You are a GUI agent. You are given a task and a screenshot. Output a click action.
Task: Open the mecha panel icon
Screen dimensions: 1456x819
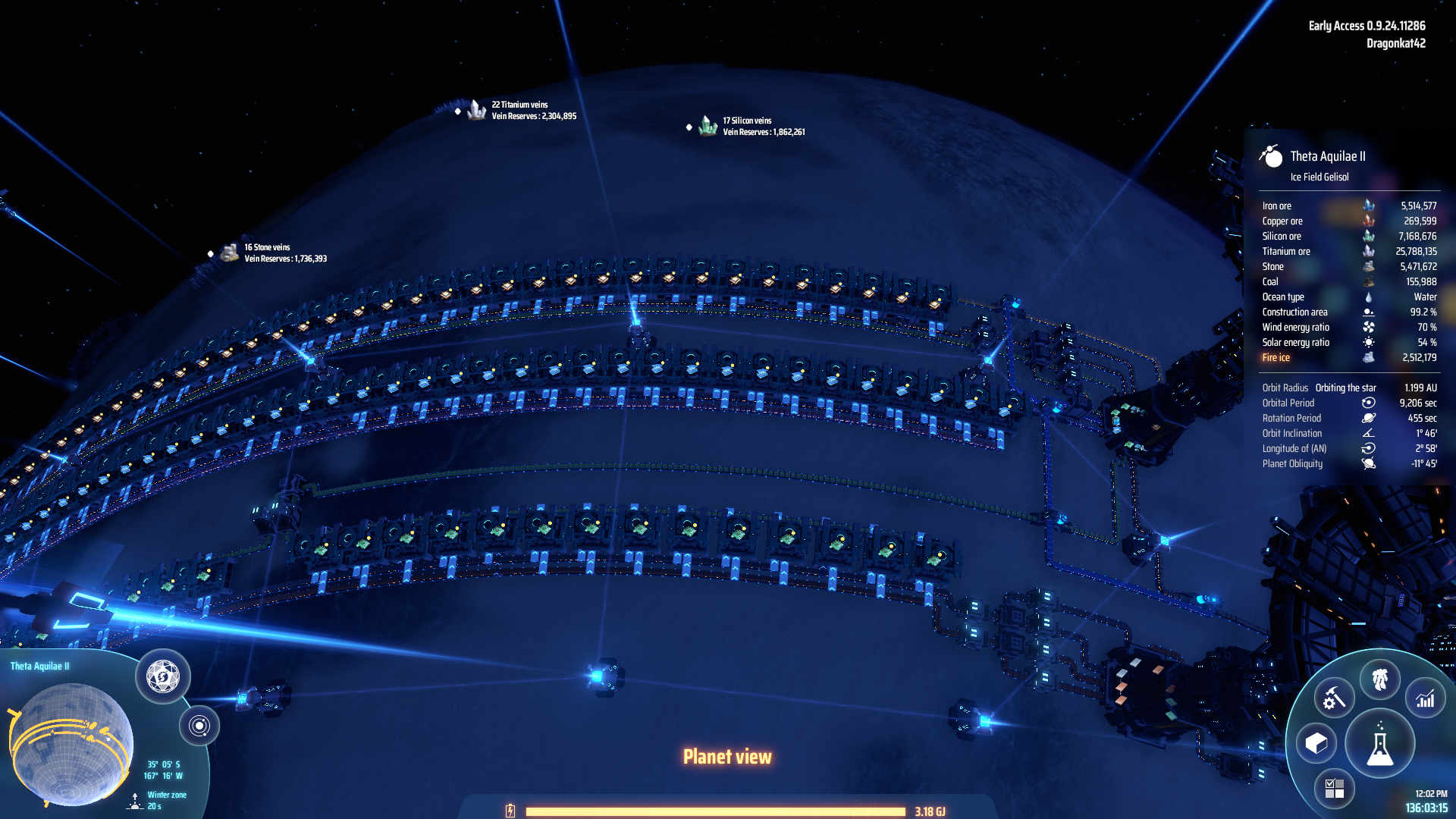tap(1379, 679)
